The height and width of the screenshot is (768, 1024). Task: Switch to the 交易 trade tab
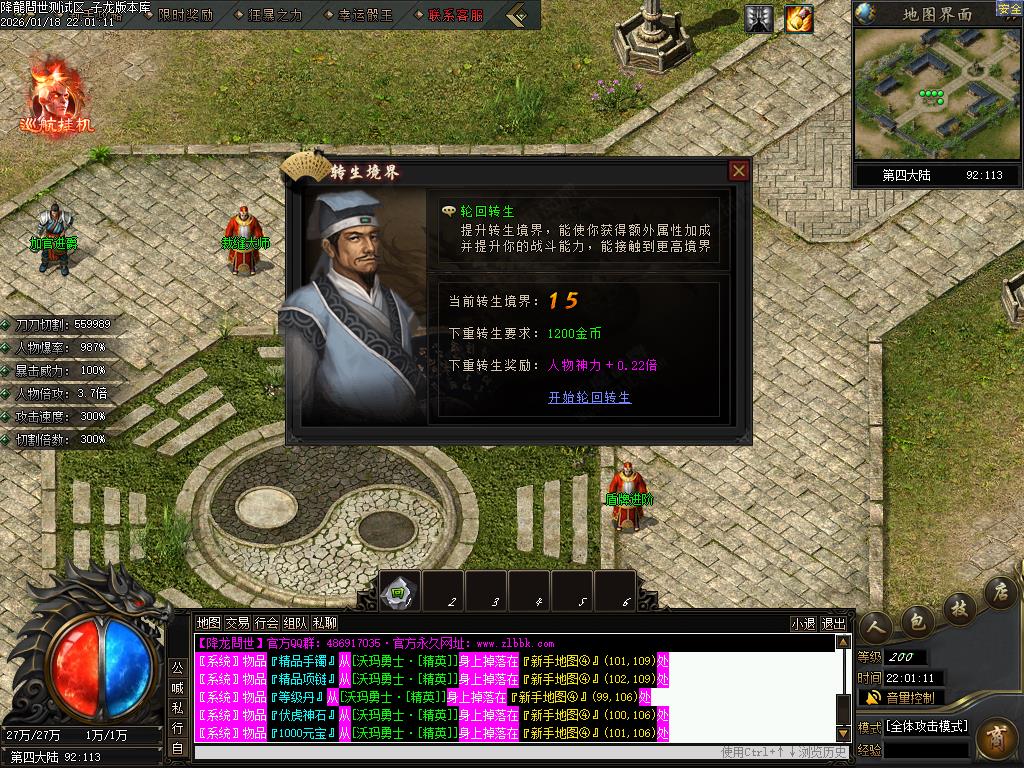(237, 623)
